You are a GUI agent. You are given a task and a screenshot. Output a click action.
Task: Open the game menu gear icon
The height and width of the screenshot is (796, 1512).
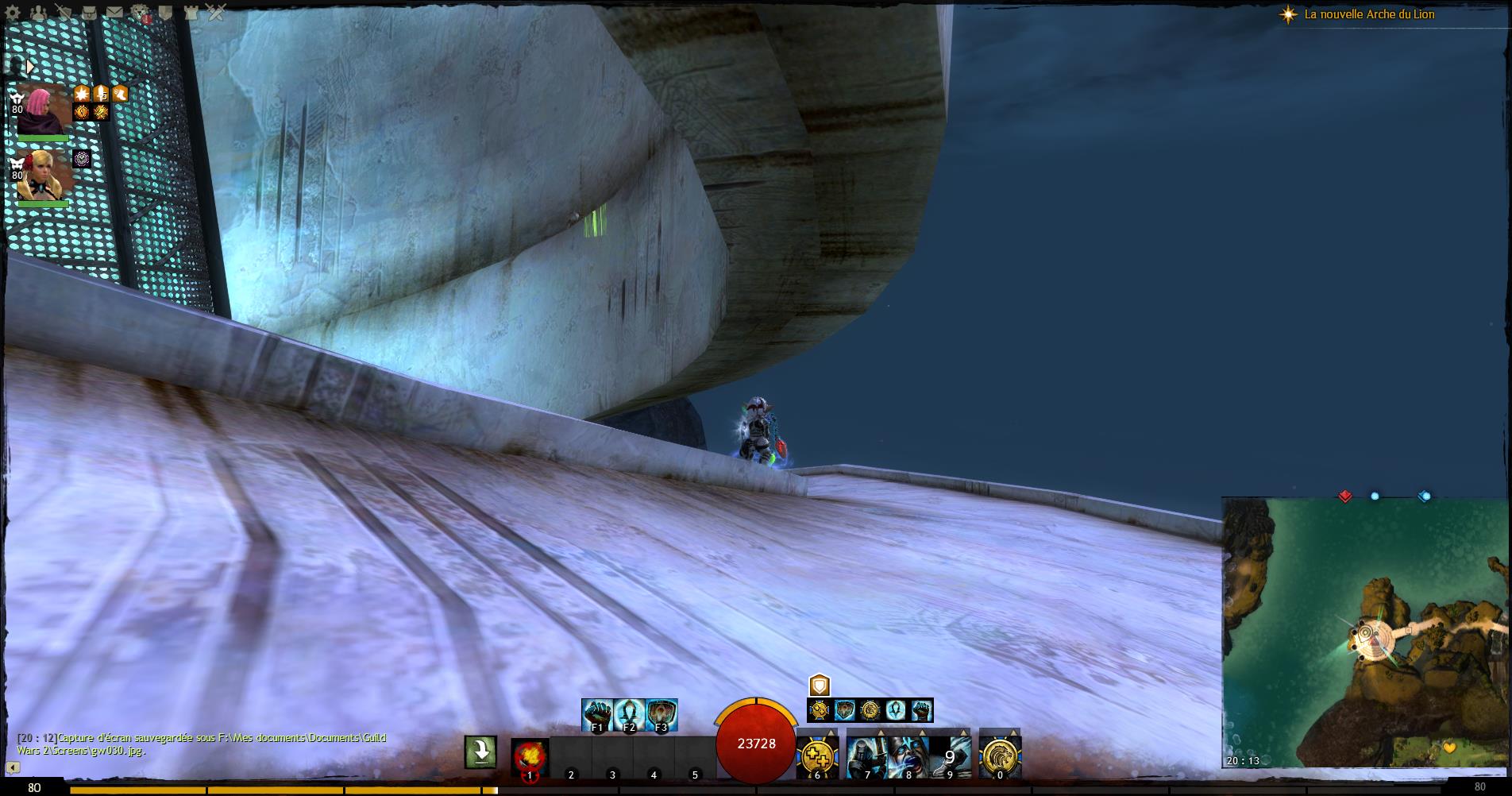tap(13, 13)
